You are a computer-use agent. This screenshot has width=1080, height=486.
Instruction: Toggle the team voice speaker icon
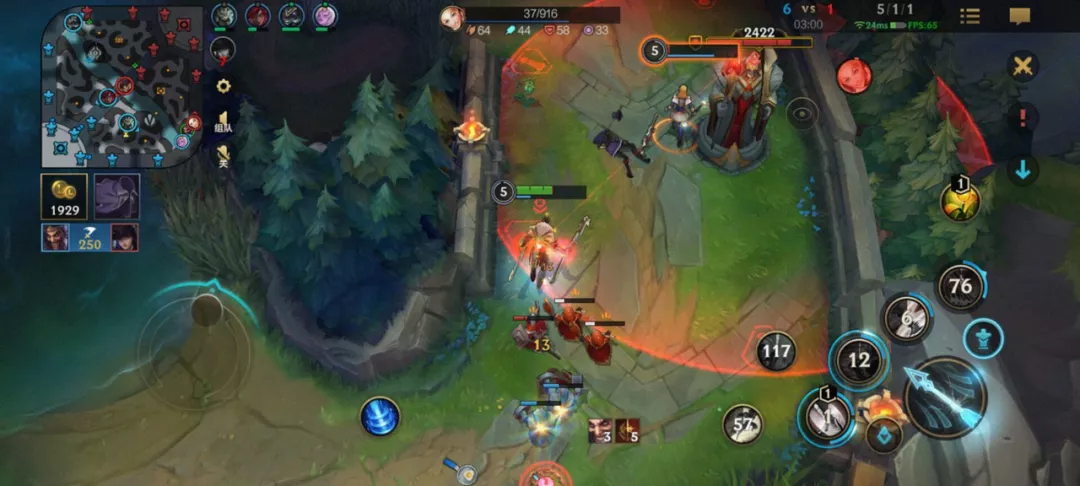pos(223,121)
